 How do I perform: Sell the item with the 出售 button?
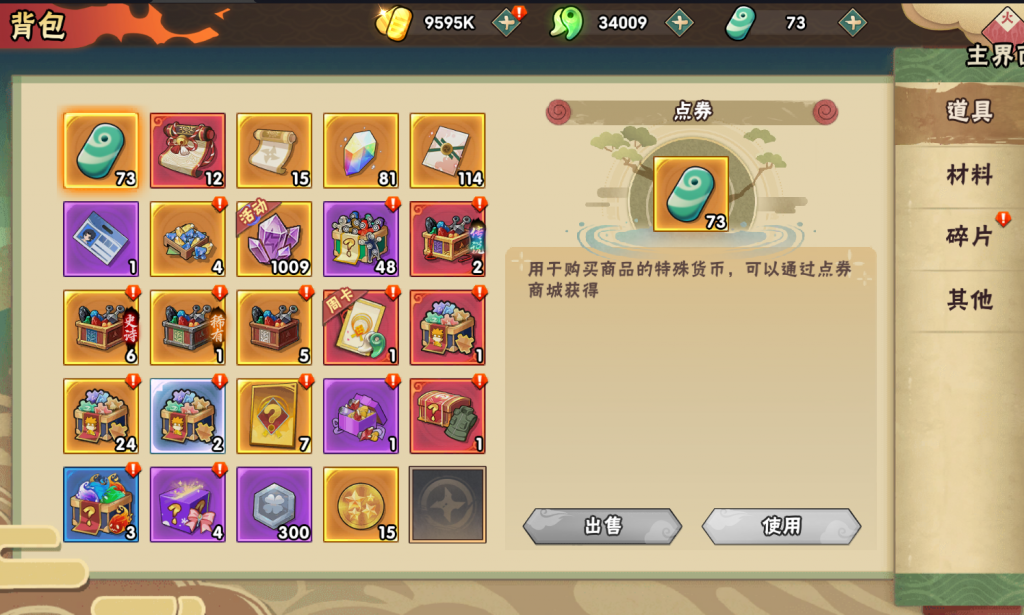[602, 526]
